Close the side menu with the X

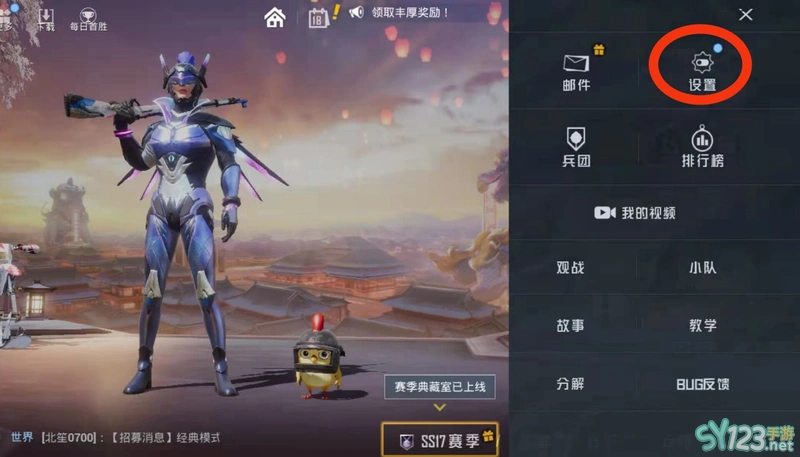click(745, 14)
